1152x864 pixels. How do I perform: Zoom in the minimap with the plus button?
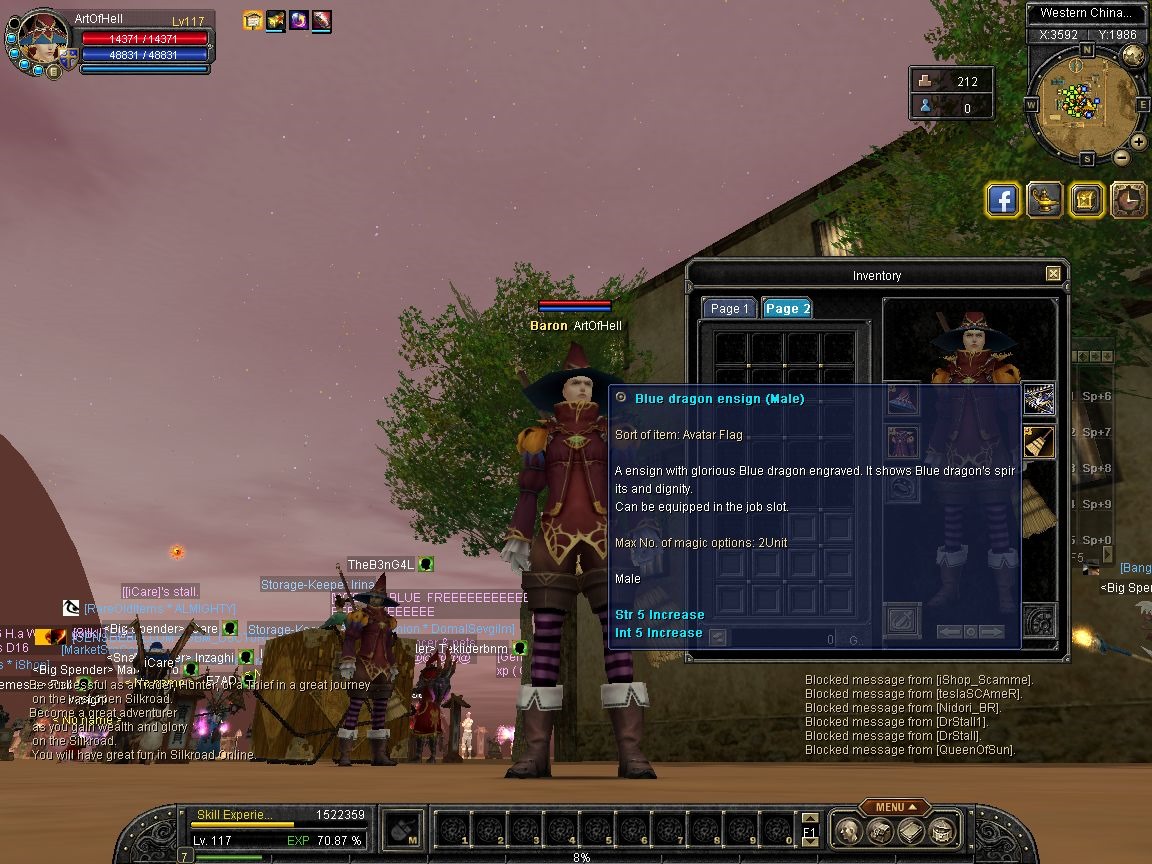[1139, 142]
